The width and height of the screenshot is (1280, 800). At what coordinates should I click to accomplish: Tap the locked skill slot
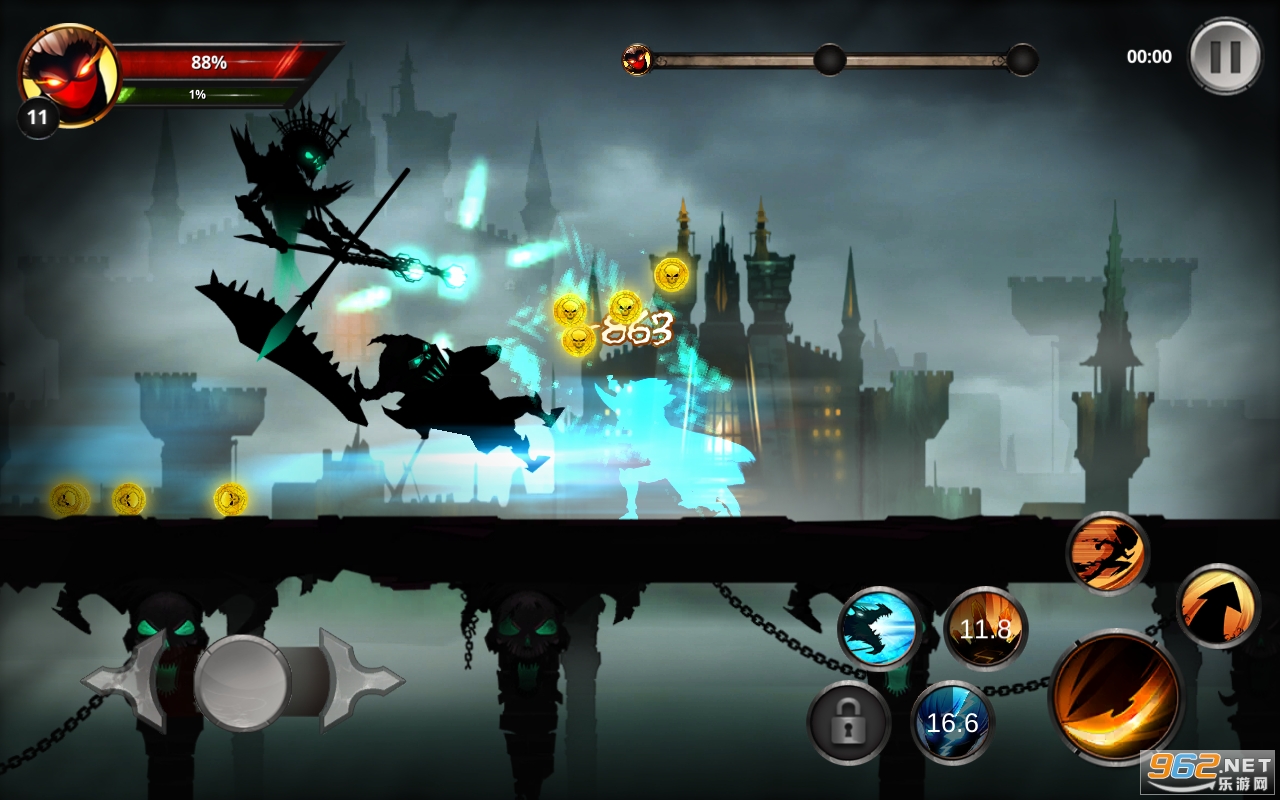click(x=849, y=722)
